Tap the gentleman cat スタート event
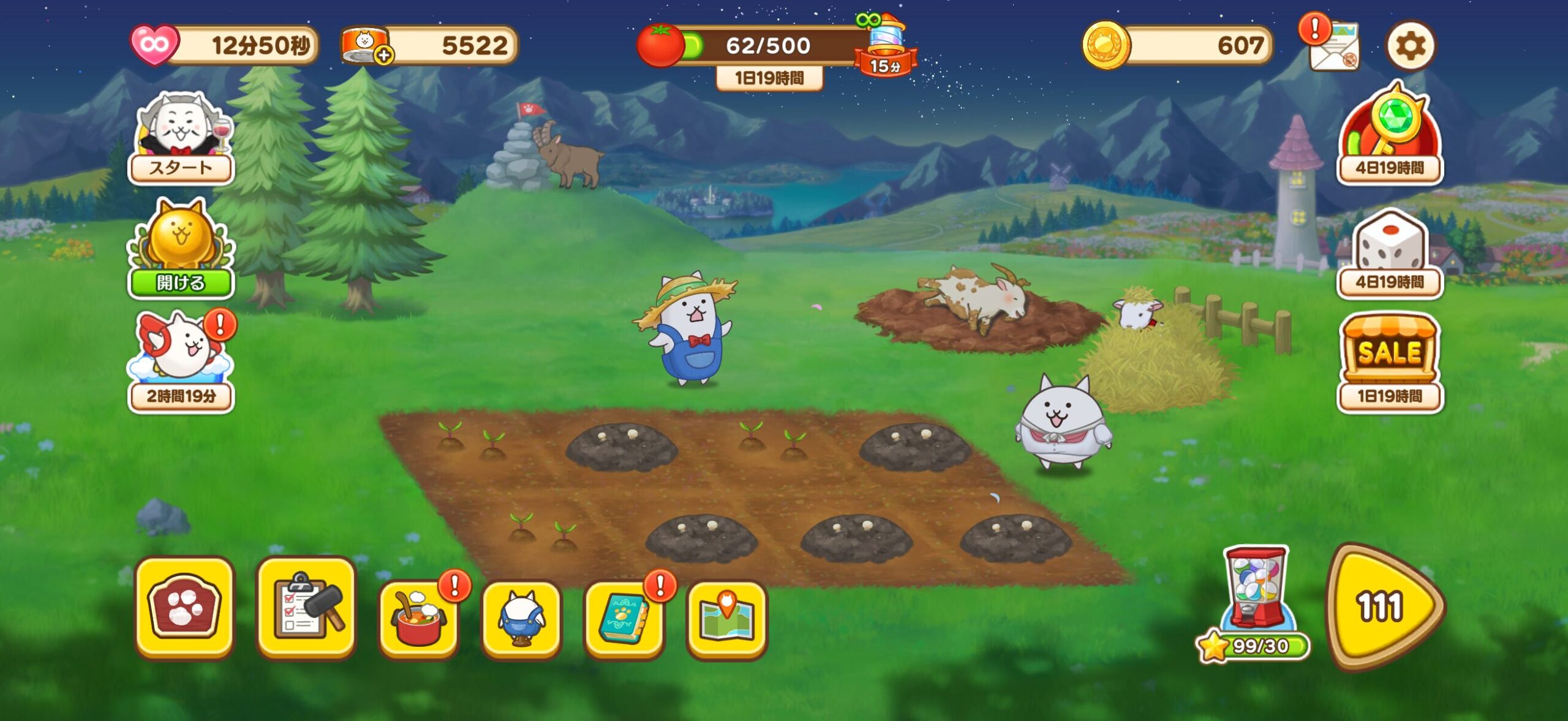This screenshot has width=1568, height=721. point(181,138)
